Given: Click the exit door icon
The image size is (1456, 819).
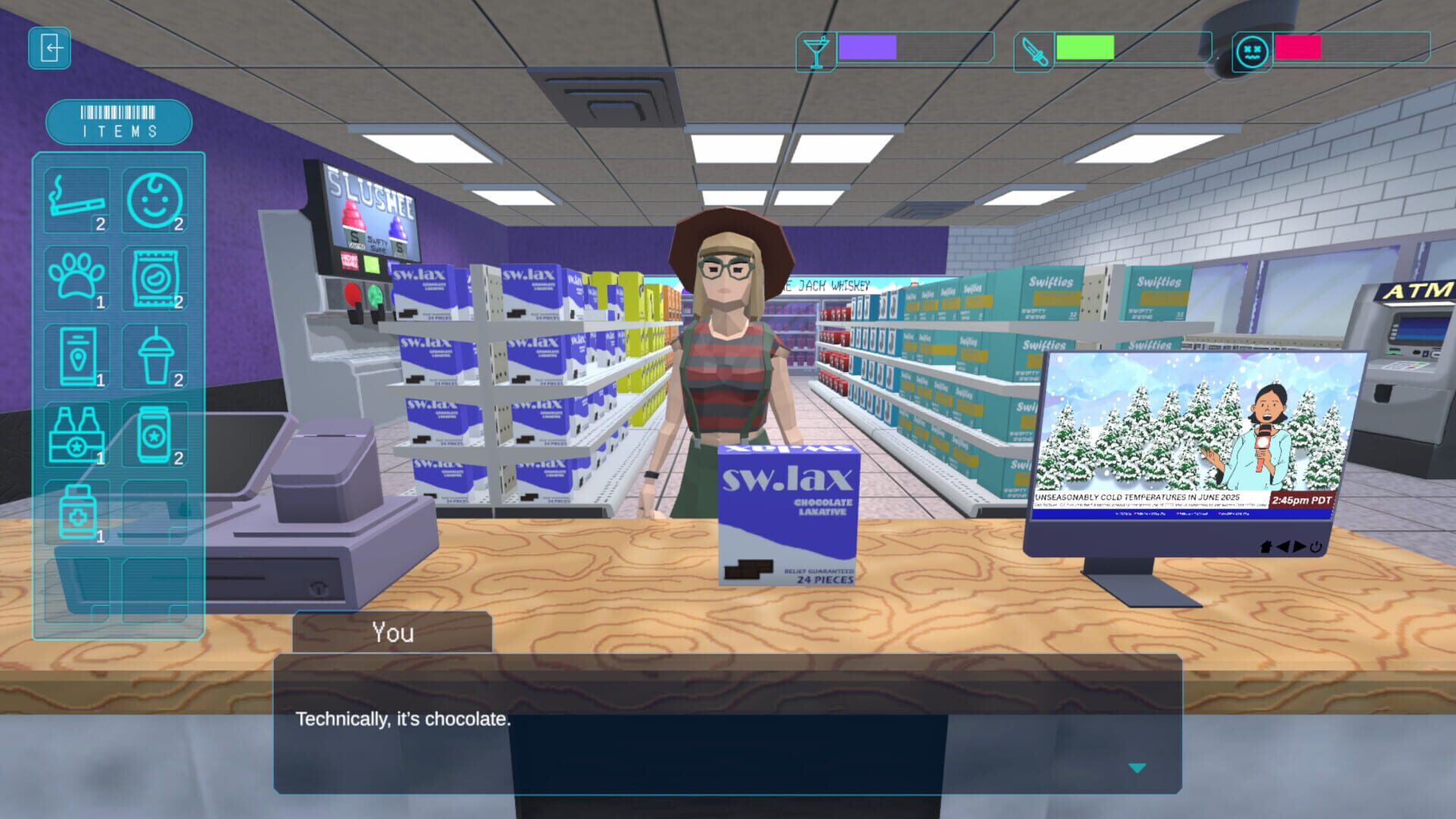Looking at the screenshot, I should pyautogui.click(x=49, y=49).
